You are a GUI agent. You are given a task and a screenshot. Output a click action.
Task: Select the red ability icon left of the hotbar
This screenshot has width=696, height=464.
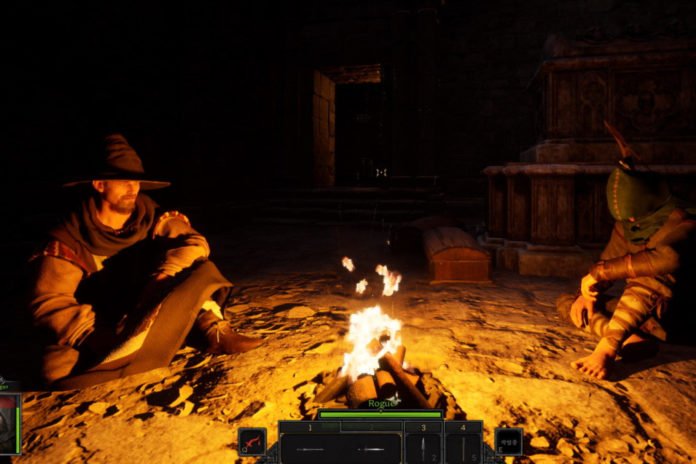coord(252,441)
